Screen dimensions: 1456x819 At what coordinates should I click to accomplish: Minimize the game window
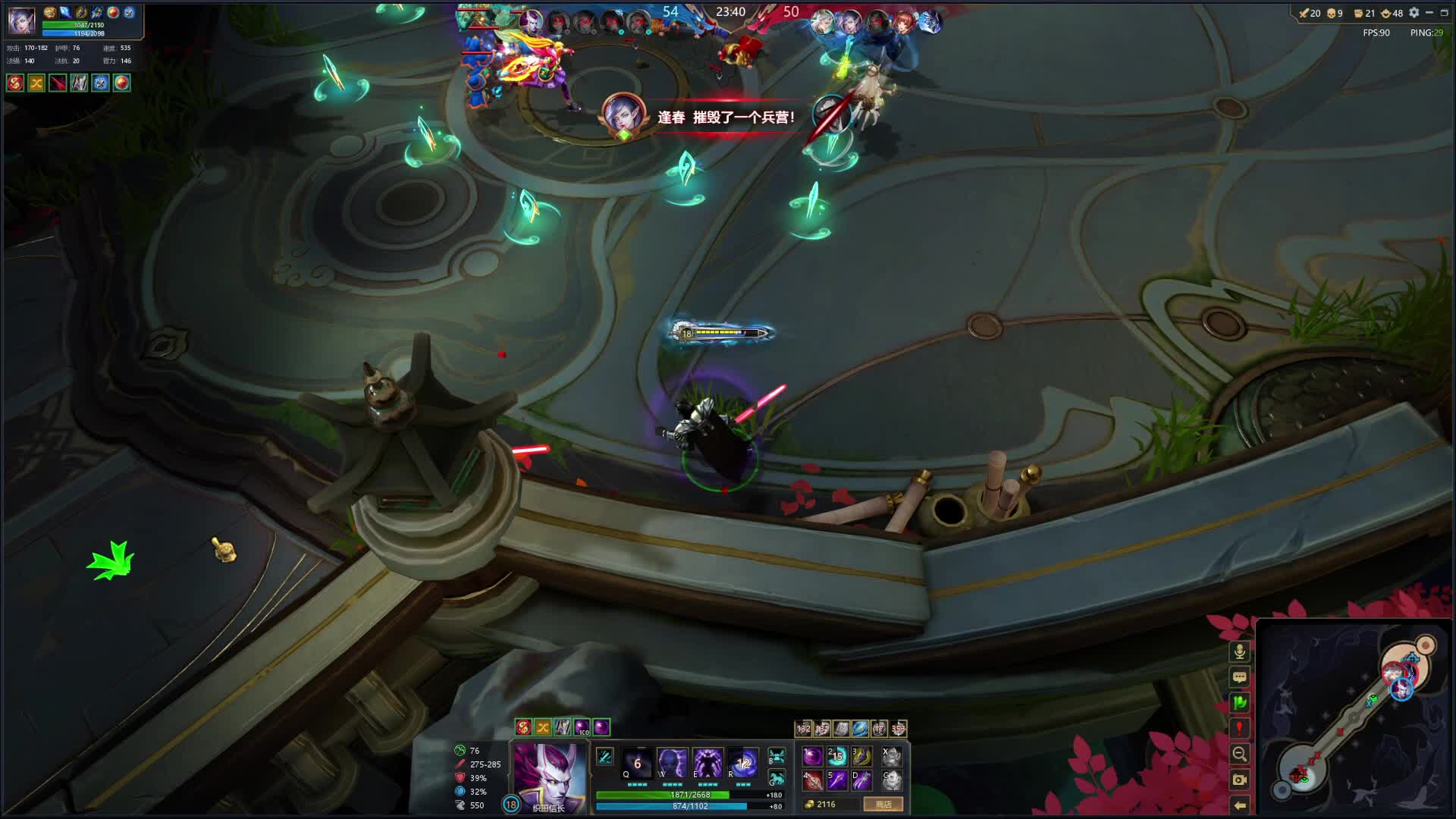pyautogui.click(x=1429, y=13)
